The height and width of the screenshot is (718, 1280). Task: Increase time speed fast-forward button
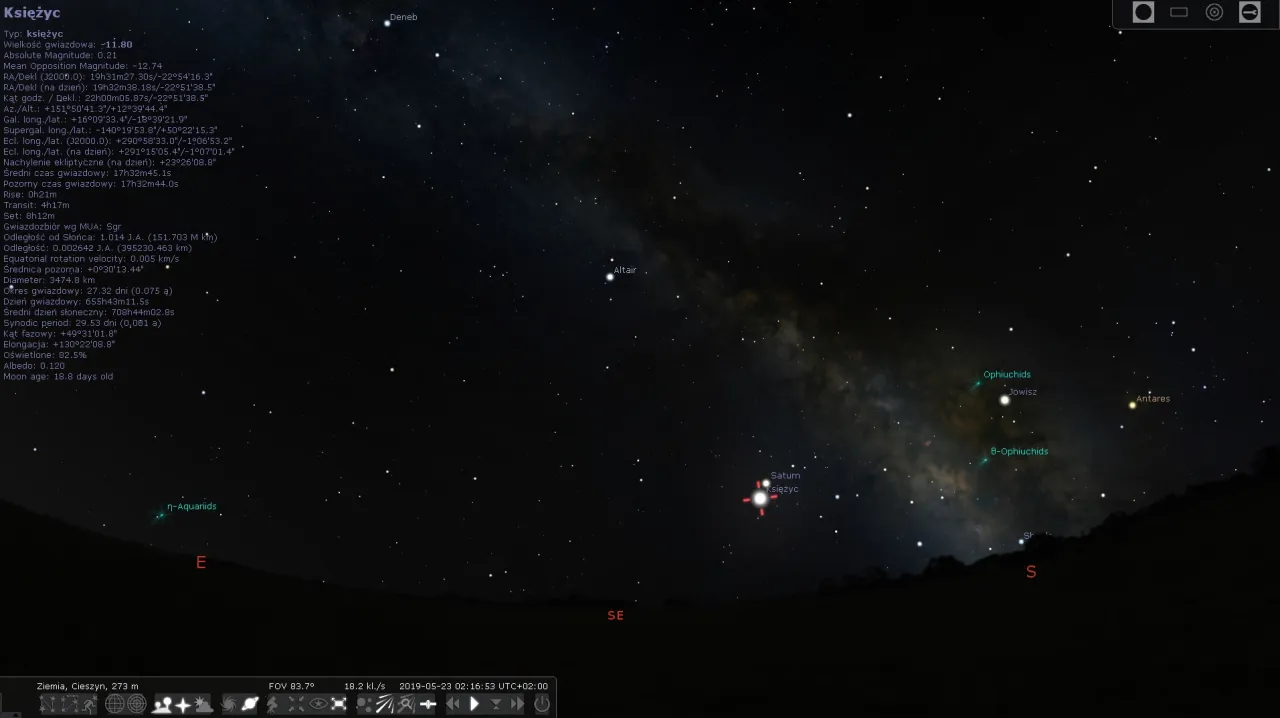tap(517, 704)
